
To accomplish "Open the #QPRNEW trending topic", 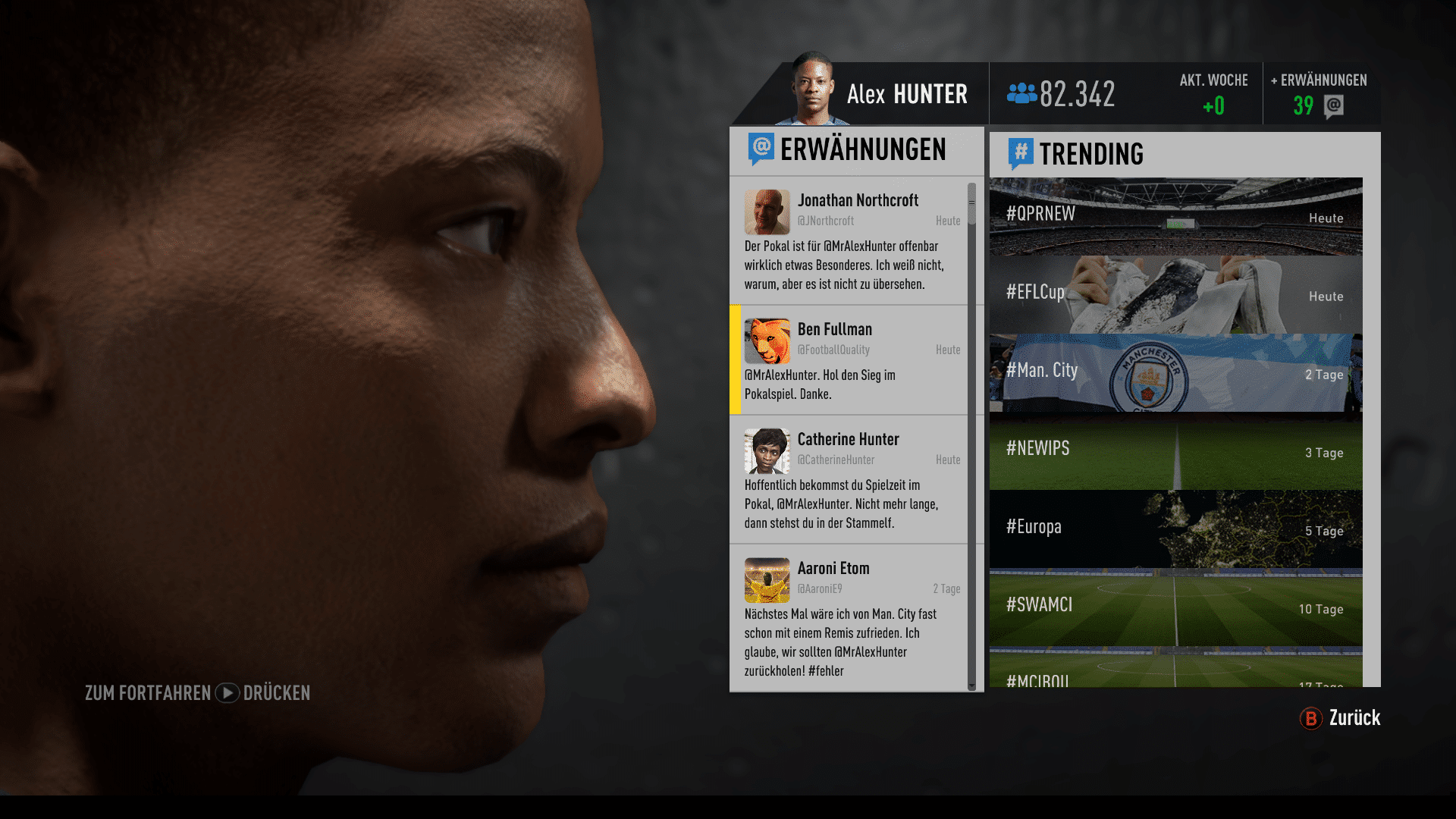I will tap(1175, 216).
